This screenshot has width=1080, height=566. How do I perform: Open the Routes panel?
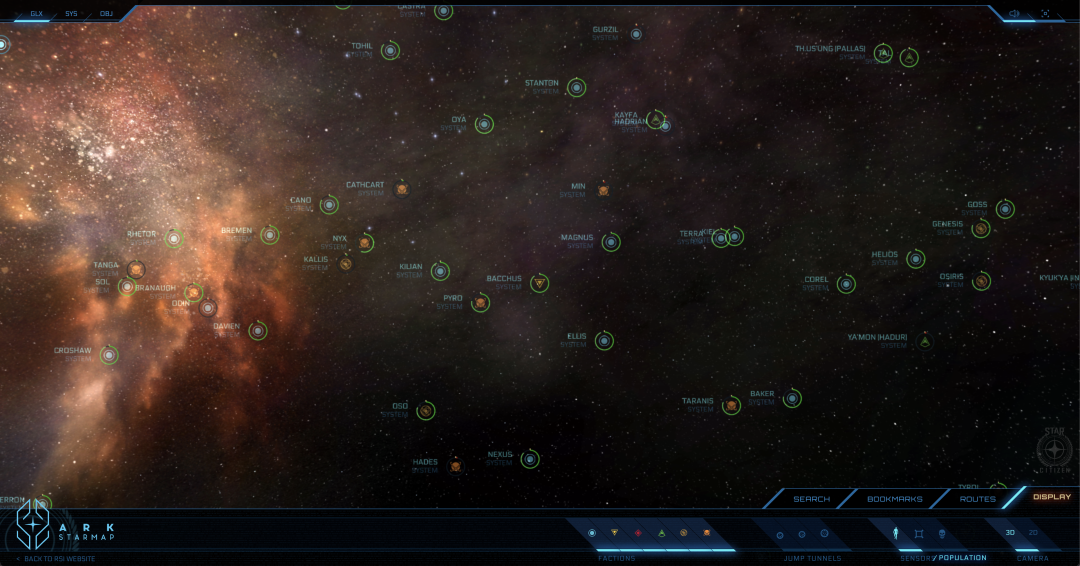point(977,498)
